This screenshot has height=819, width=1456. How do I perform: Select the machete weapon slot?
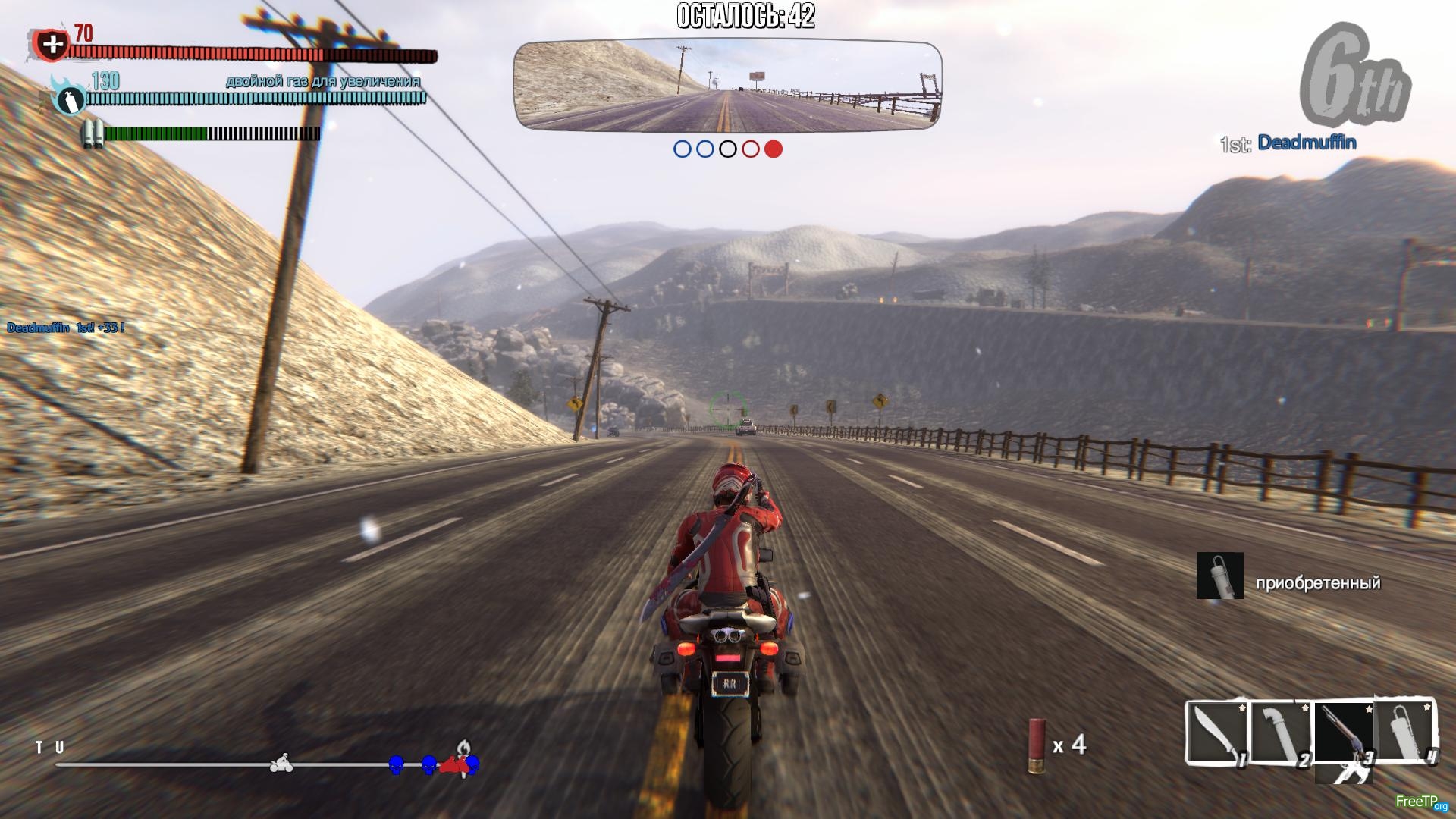coord(1216,732)
